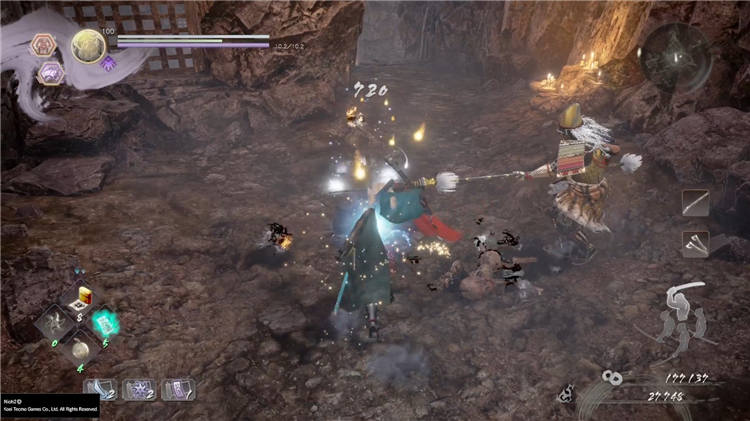Choose the third scroll shortcut with the talisman
This screenshot has width=750, height=421.
[177, 389]
